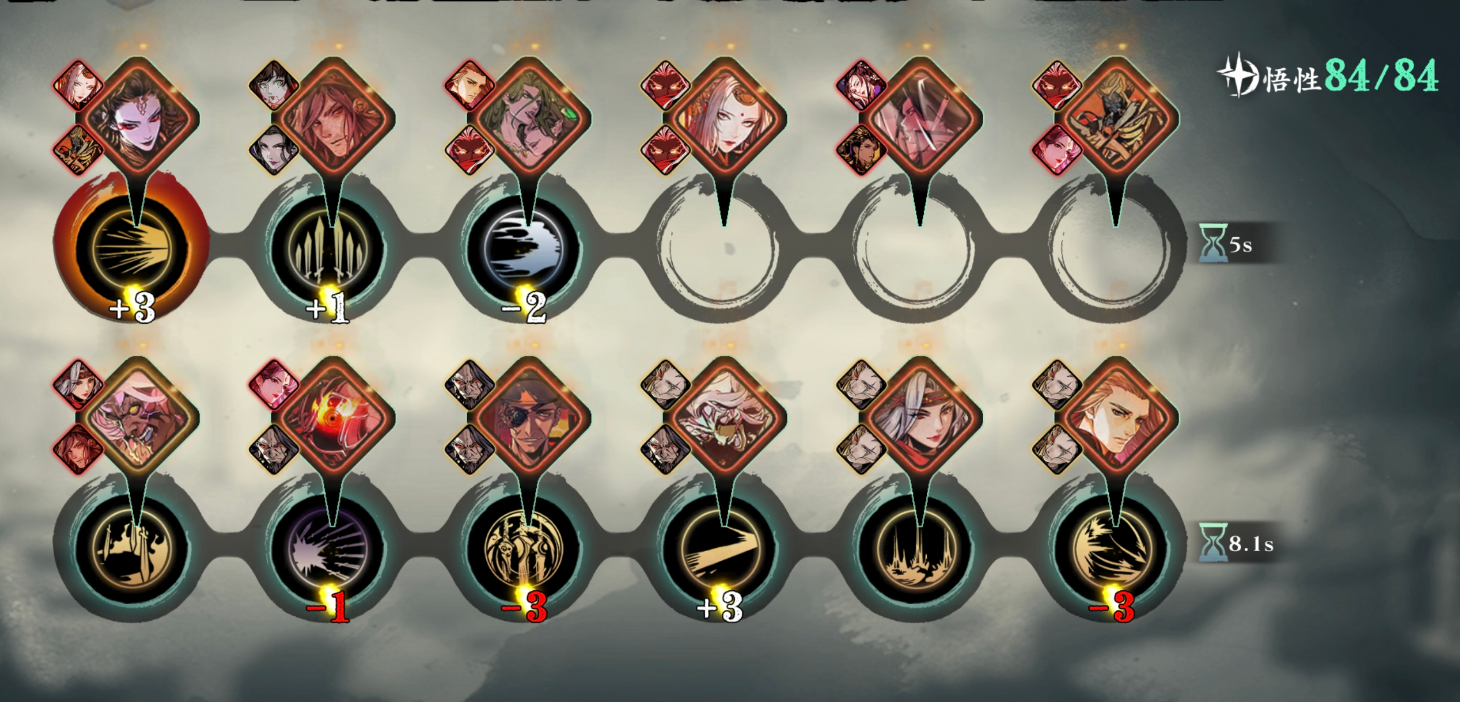Choose the golden armored figure skill icon
This screenshot has width=1460, height=702.
click(525, 547)
